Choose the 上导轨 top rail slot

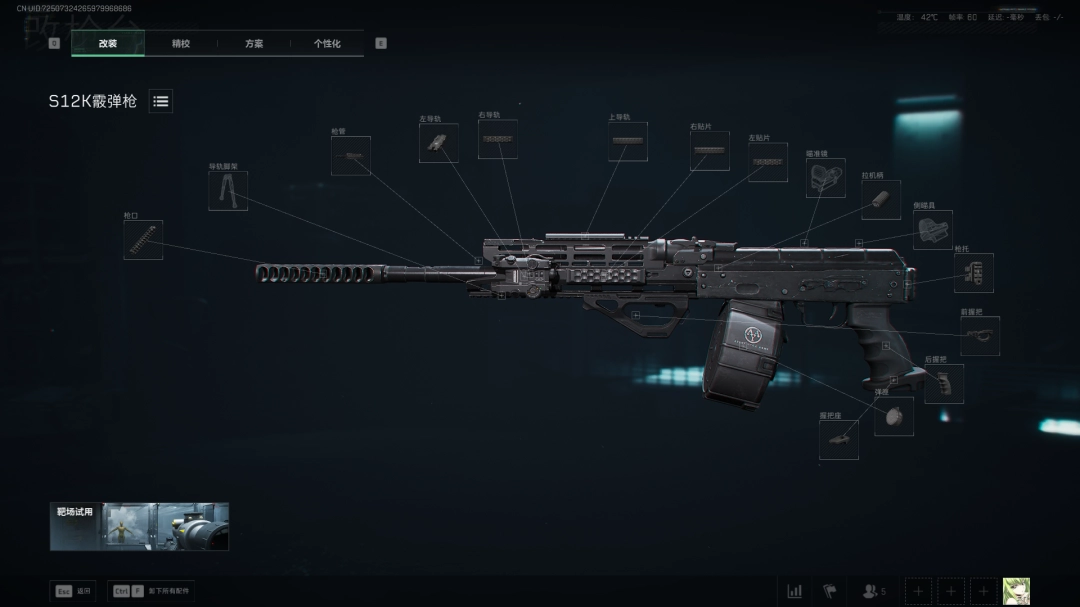628,142
